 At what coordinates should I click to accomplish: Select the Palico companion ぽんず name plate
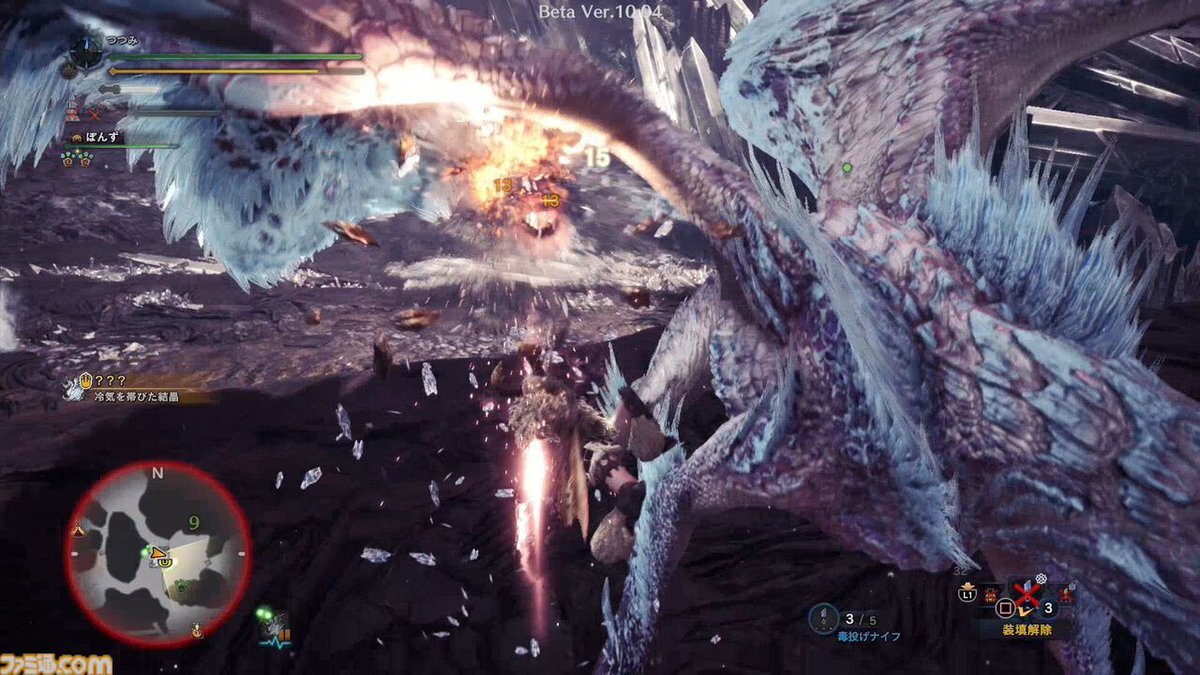tap(100, 136)
